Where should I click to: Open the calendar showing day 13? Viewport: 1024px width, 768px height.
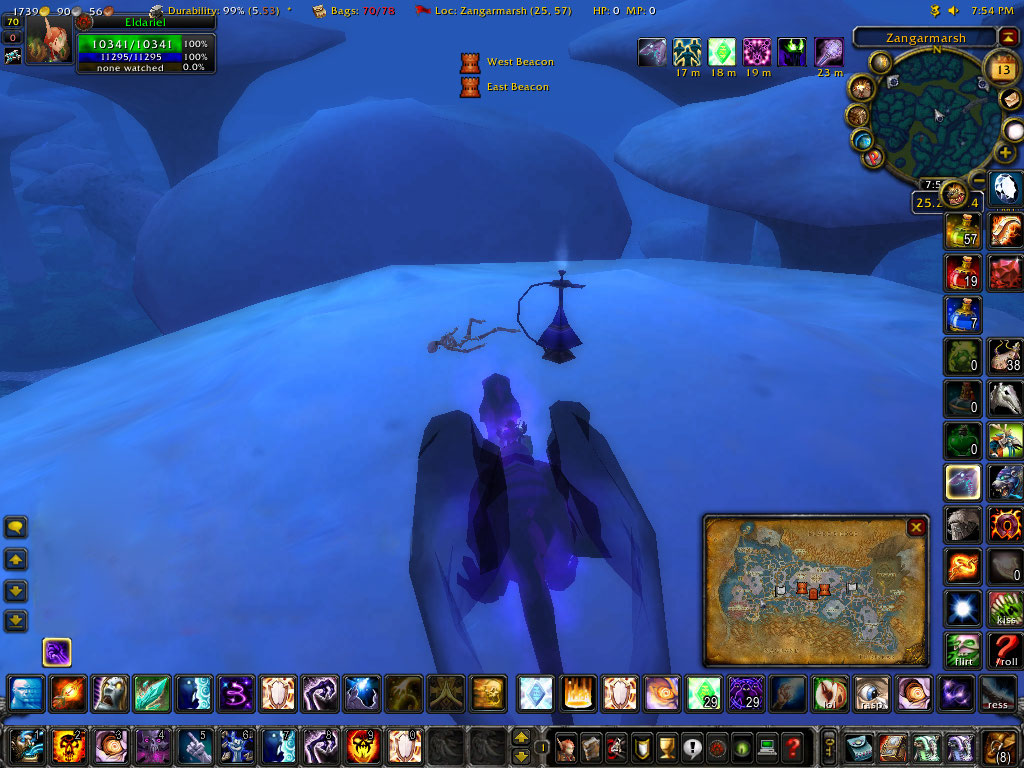(999, 68)
